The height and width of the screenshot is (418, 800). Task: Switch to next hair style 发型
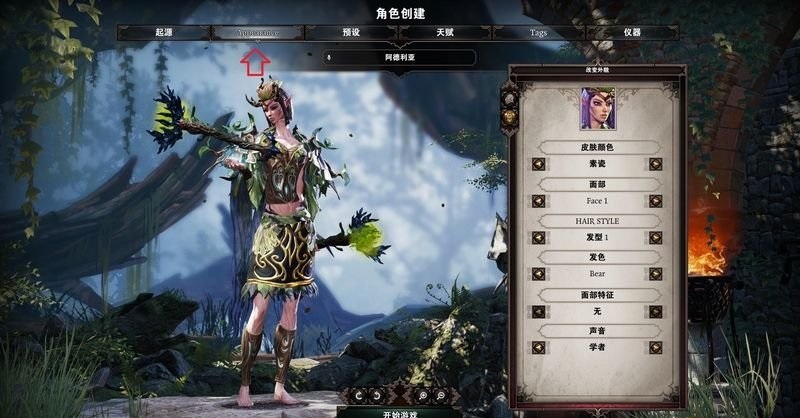tap(656, 238)
